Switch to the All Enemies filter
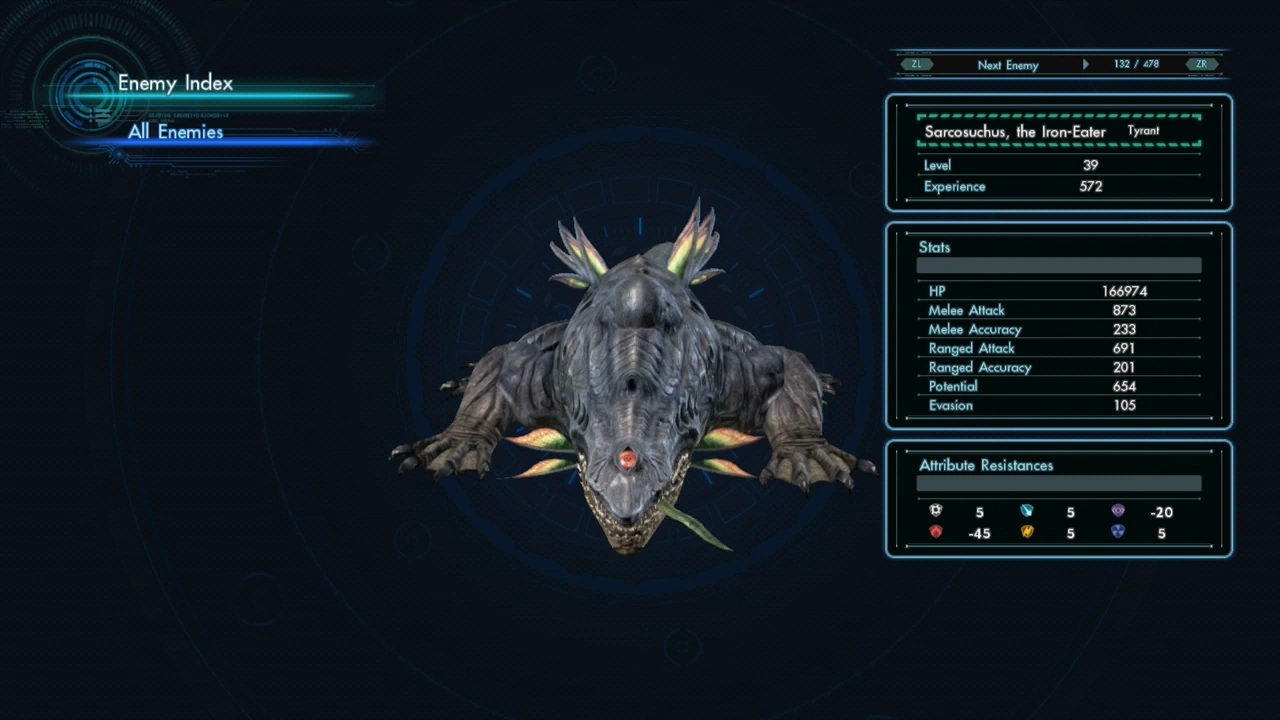The width and height of the screenshot is (1280, 720). (x=175, y=132)
